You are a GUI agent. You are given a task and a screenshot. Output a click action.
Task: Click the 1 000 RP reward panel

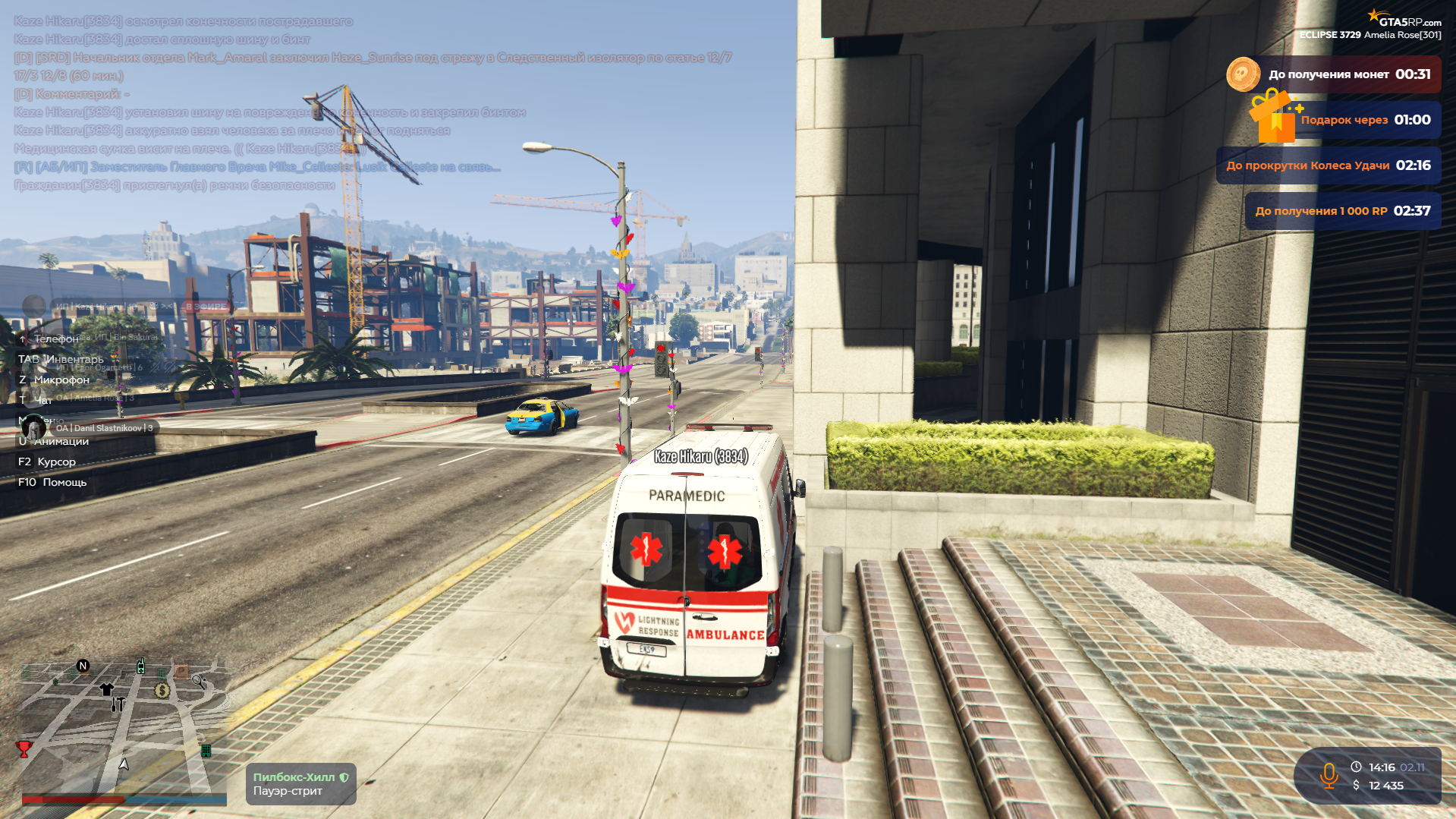(x=1342, y=211)
